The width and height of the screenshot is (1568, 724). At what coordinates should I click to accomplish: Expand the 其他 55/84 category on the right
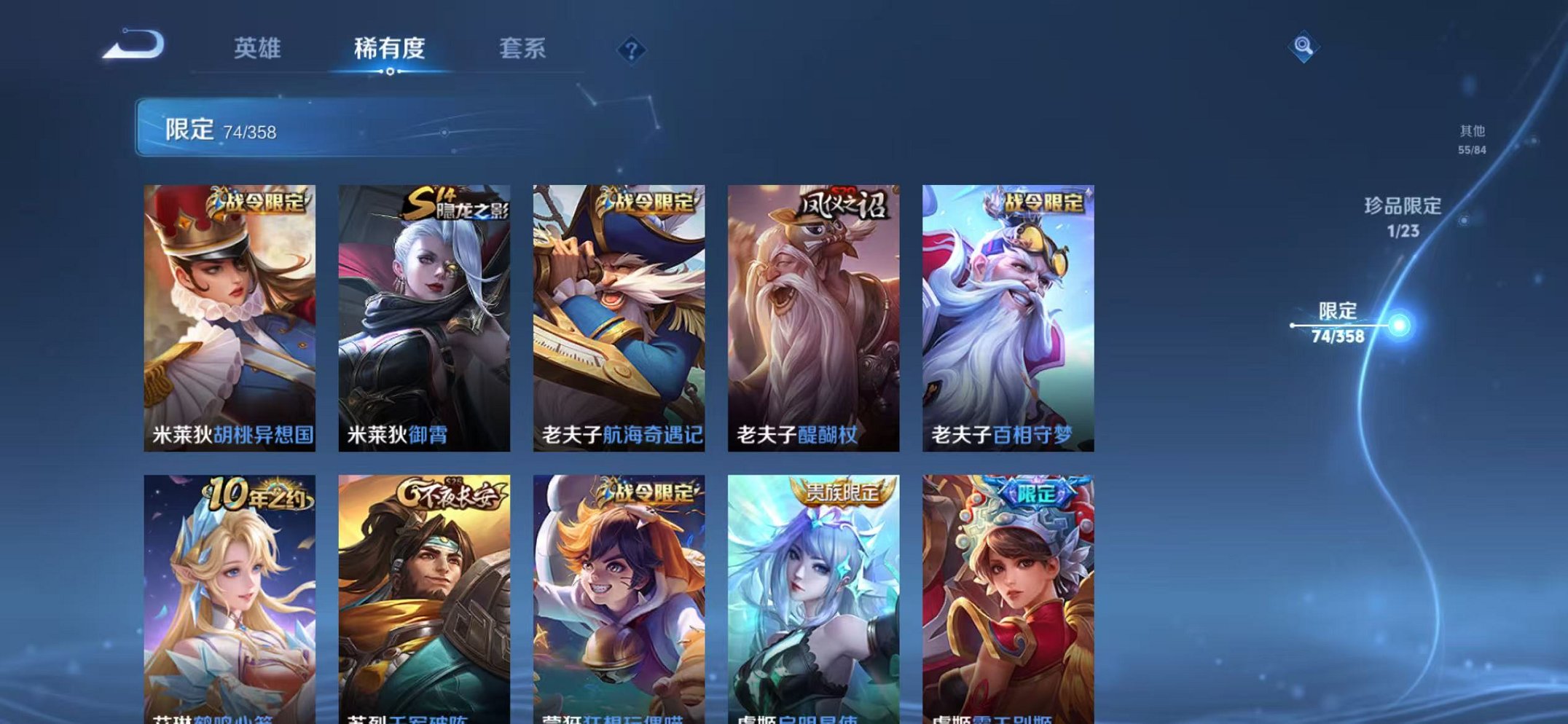pos(1473,140)
